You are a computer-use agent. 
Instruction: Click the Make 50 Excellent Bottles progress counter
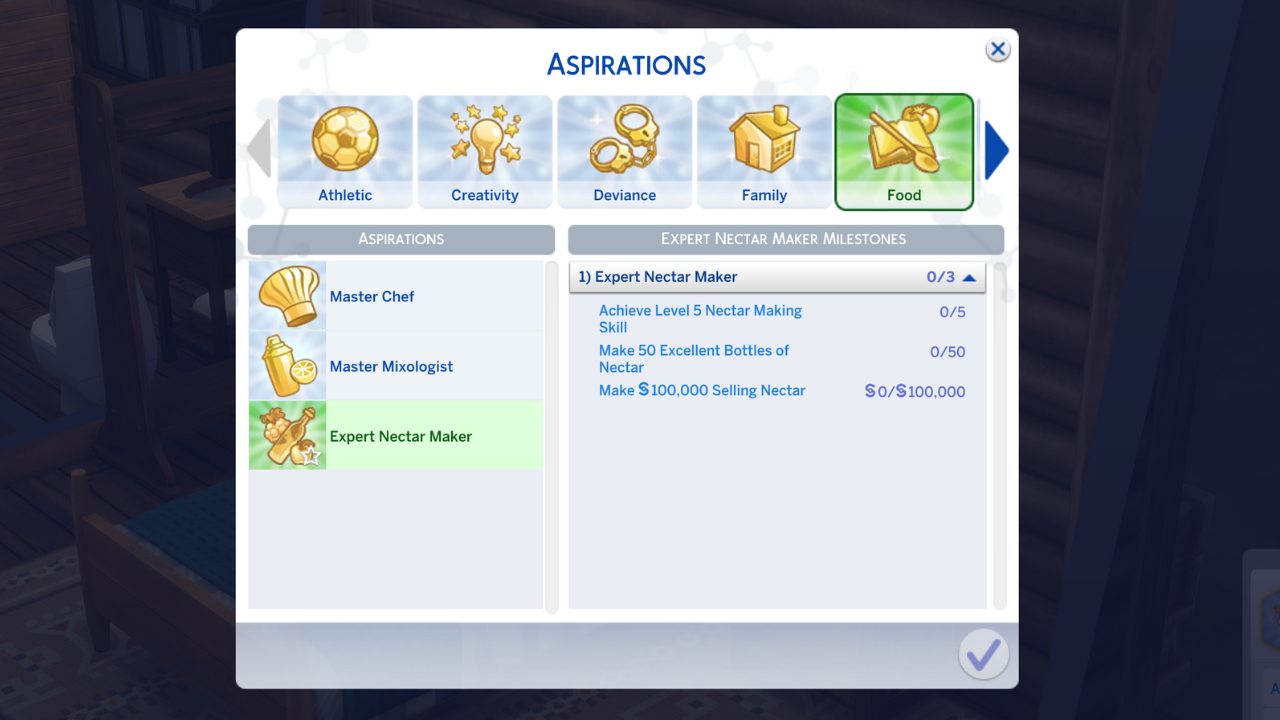coord(947,351)
